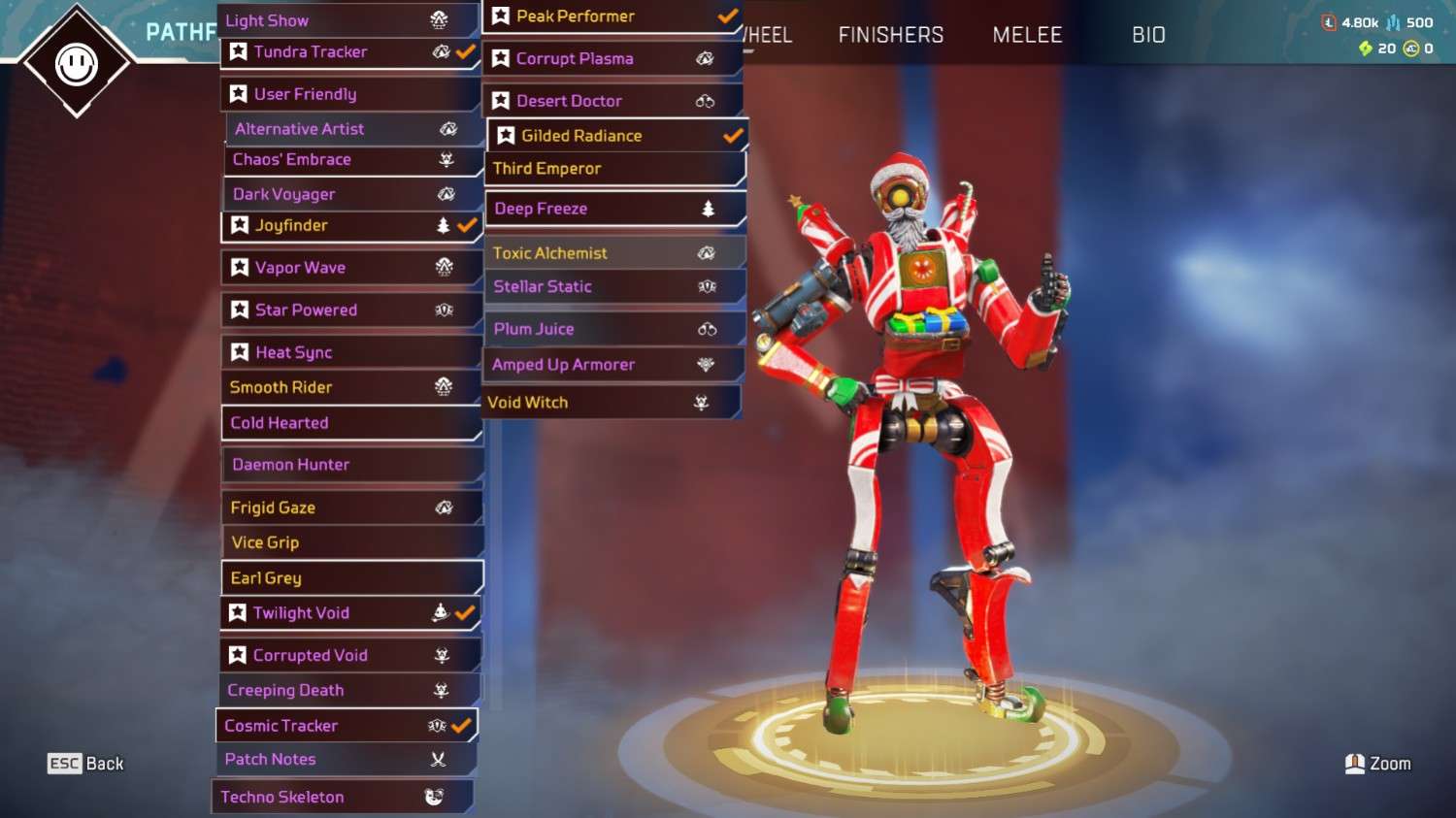The height and width of the screenshot is (818, 1456).
Task: Click the binoculars icon beside Plum Juice
Action: 707,328
